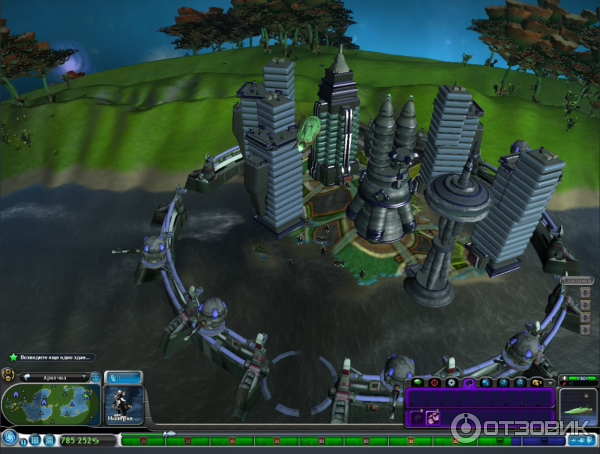Click the blue tab above the creature portrait
The image size is (600, 454).
click(123, 378)
